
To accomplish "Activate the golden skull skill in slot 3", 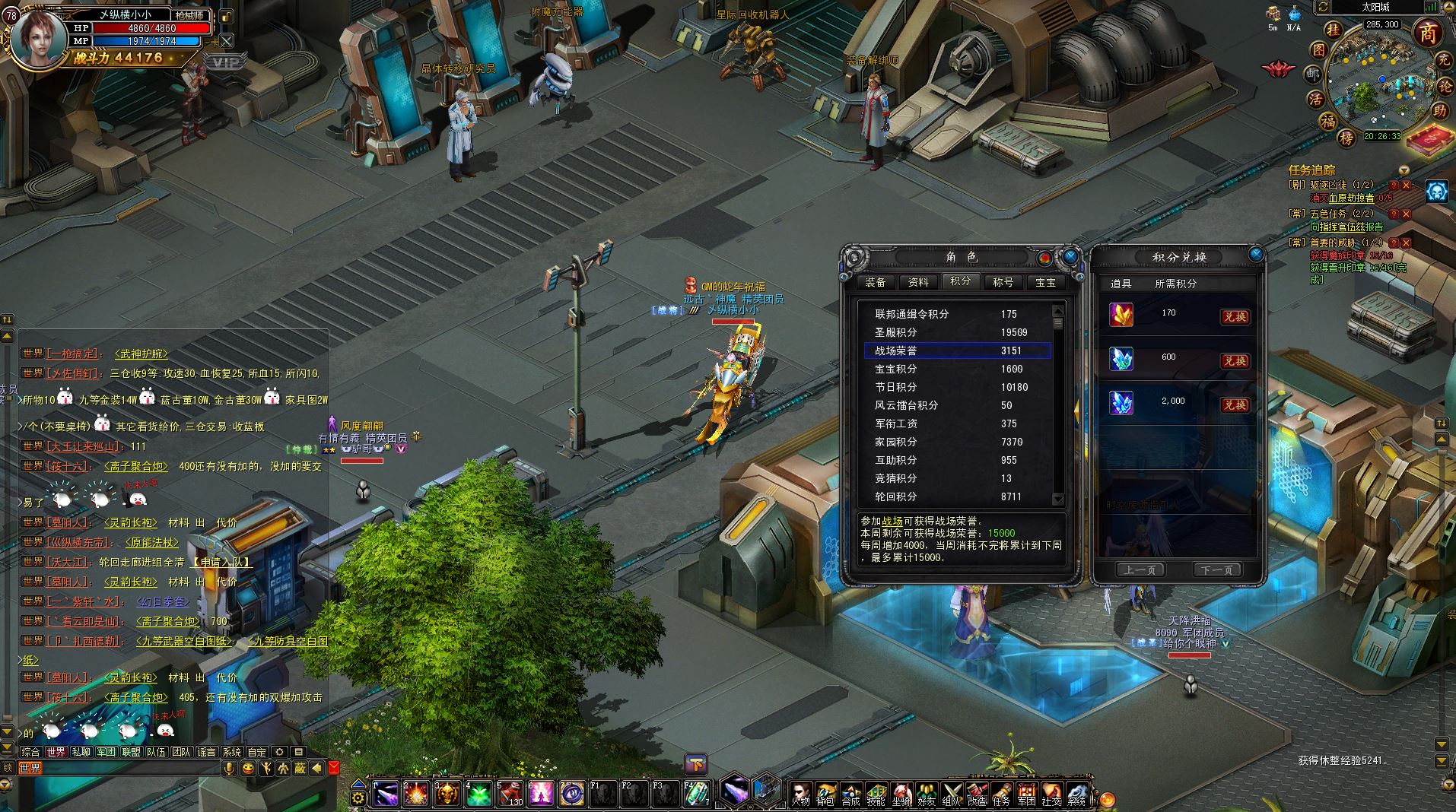I will (x=448, y=794).
